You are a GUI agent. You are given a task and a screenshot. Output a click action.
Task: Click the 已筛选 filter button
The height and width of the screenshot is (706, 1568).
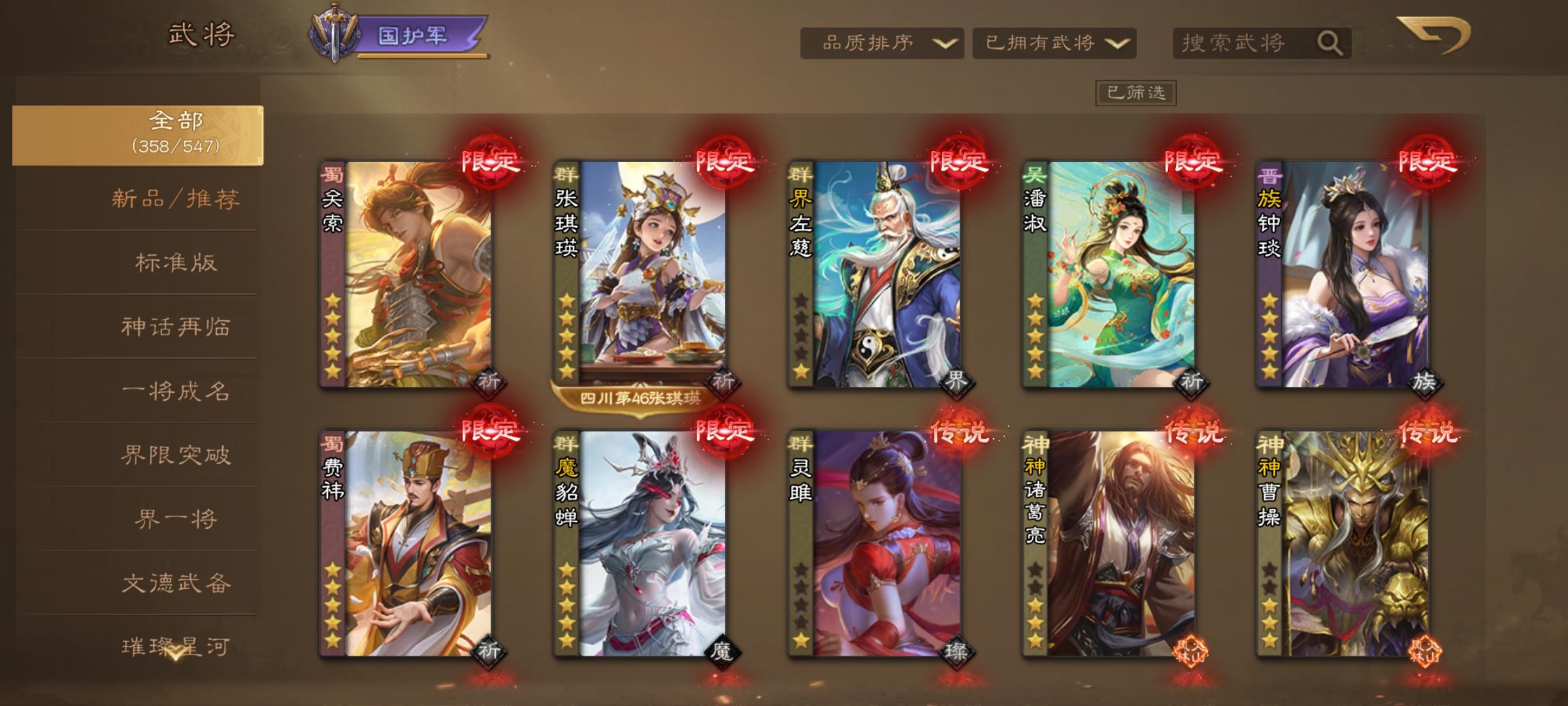pyautogui.click(x=1137, y=92)
